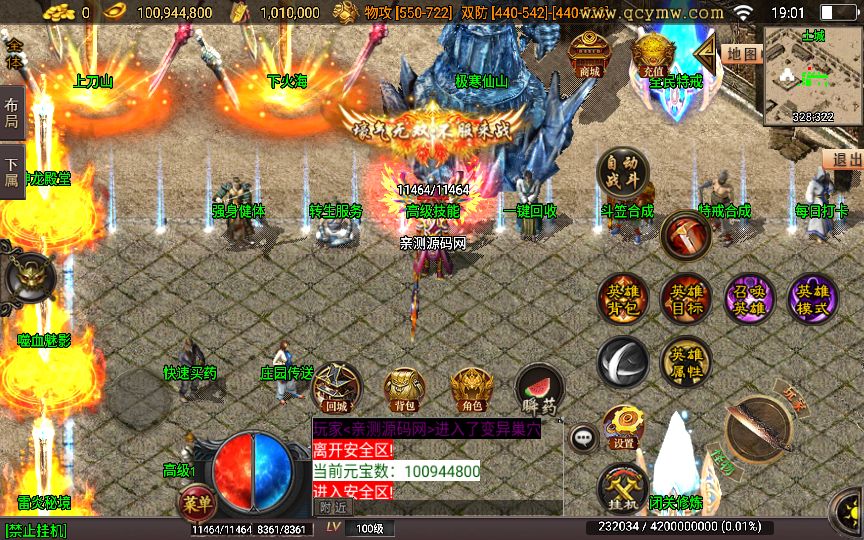Open the 角色 character sheet
The height and width of the screenshot is (540, 864).
[x=471, y=389]
